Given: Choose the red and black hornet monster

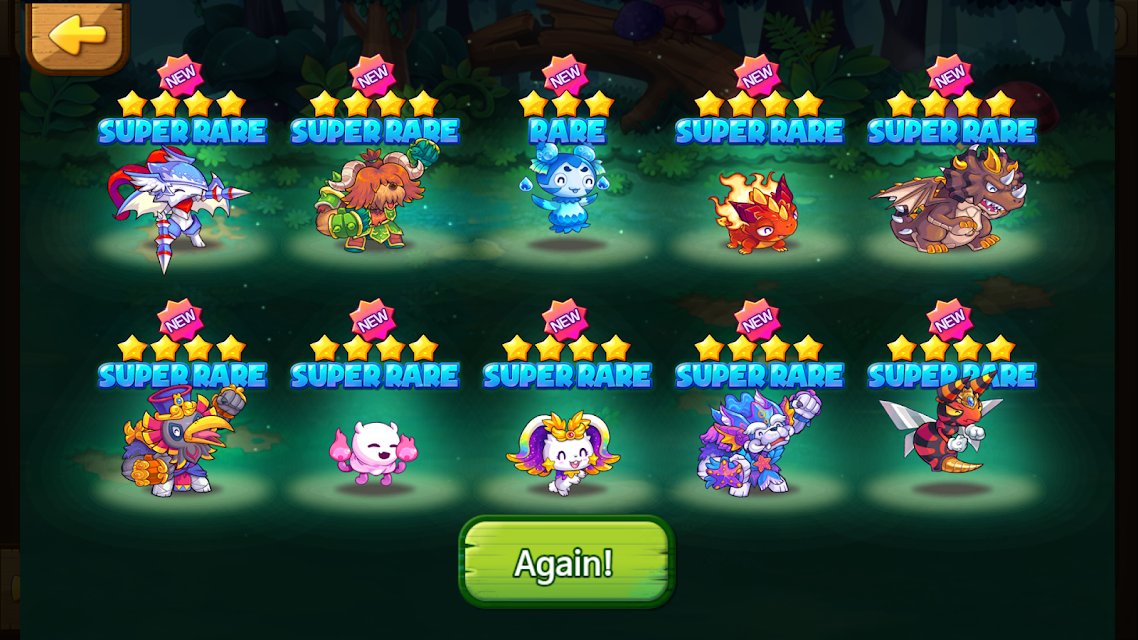Looking at the screenshot, I should point(946,430).
